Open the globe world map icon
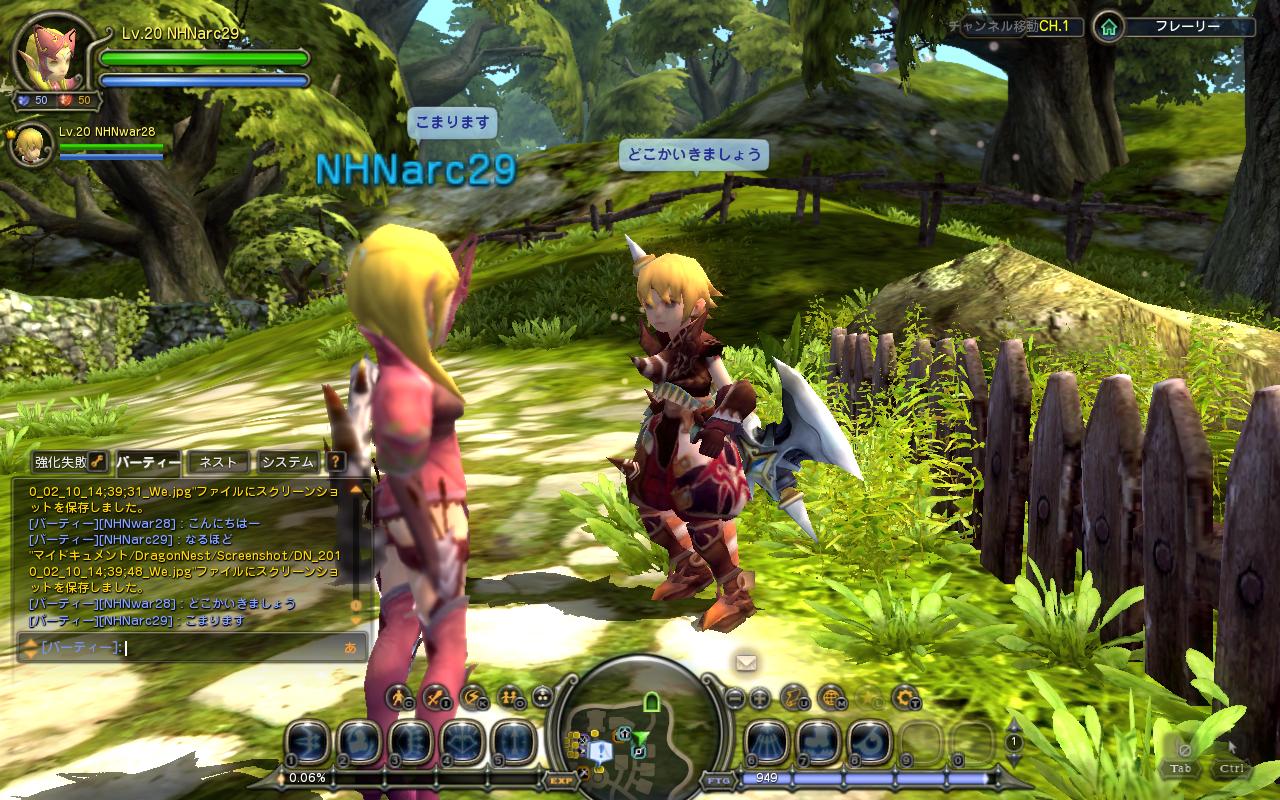The width and height of the screenshot is (1280, 800). [x=831, y=697]
